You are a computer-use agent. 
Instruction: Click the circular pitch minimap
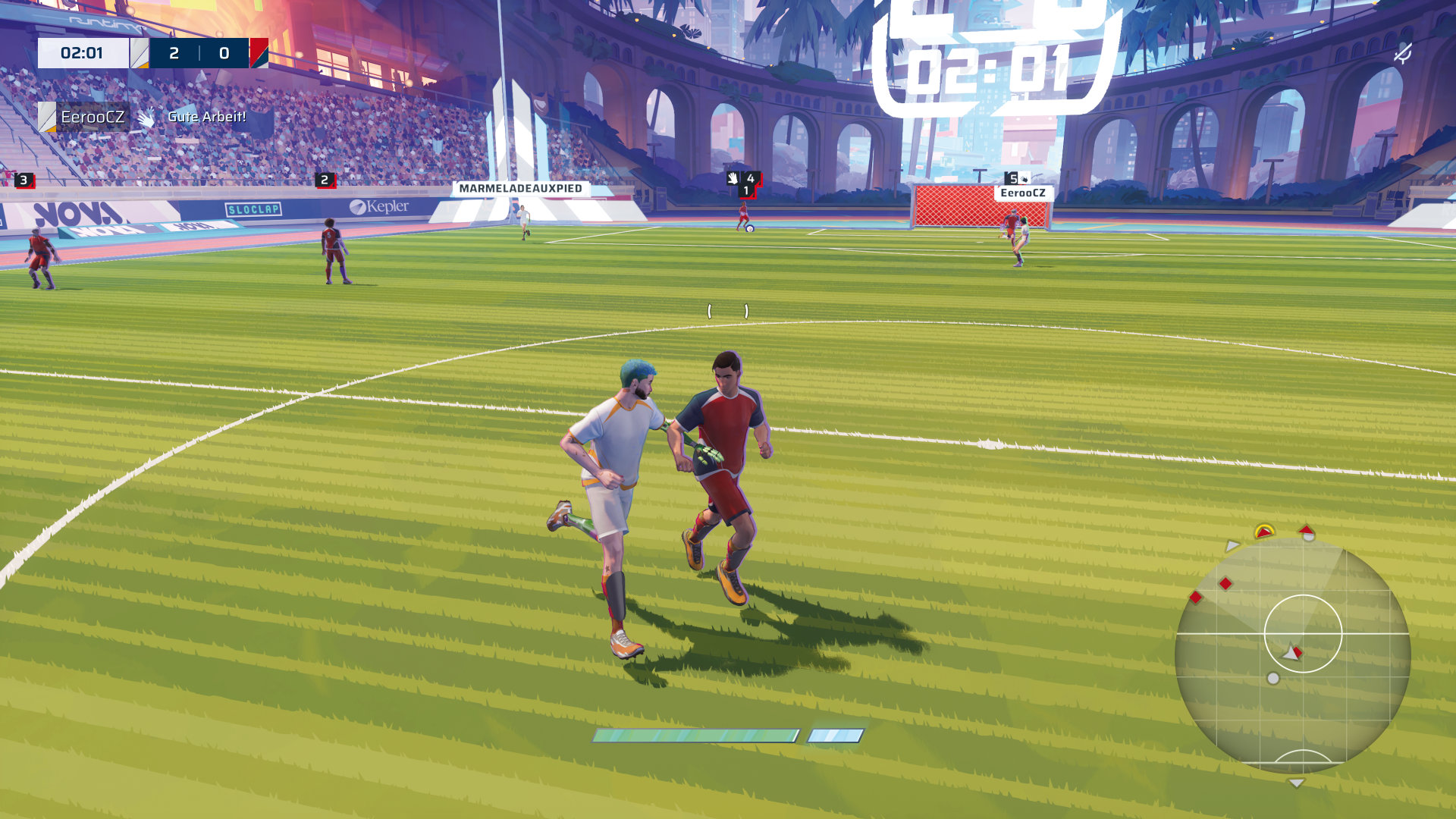[x=1292, y=655]
